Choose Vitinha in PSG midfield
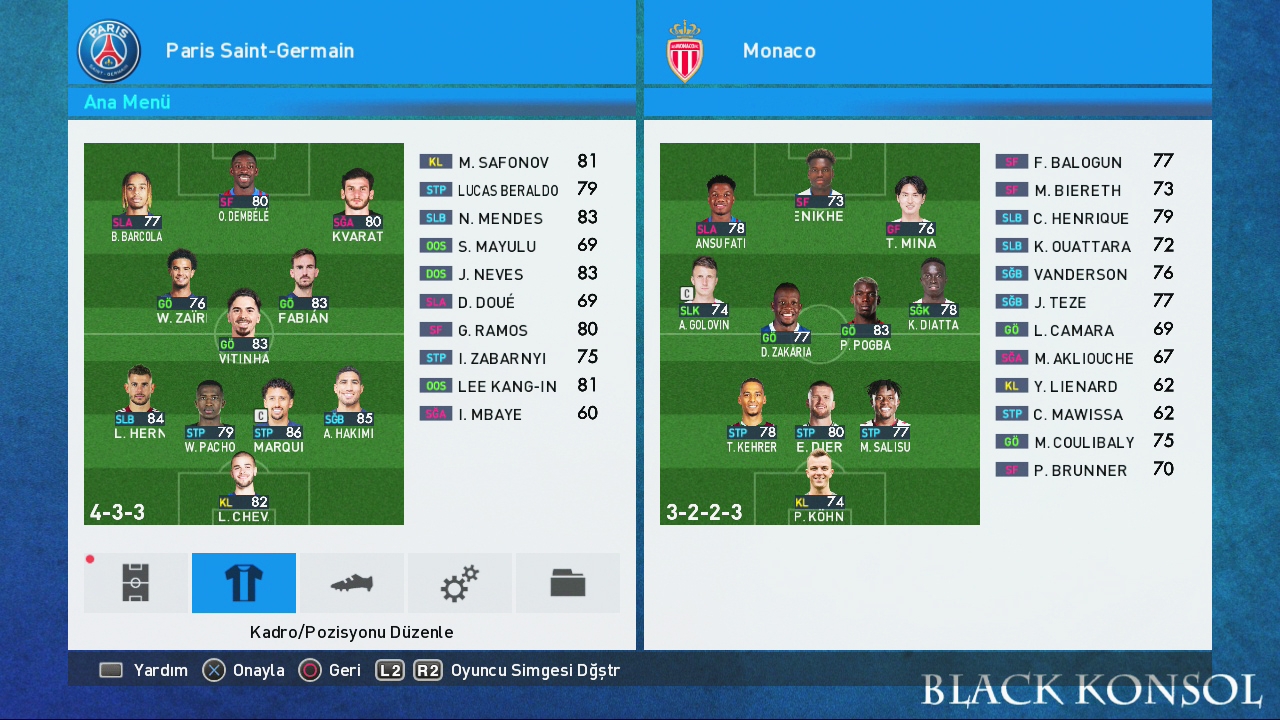 (x=244, y=325)
